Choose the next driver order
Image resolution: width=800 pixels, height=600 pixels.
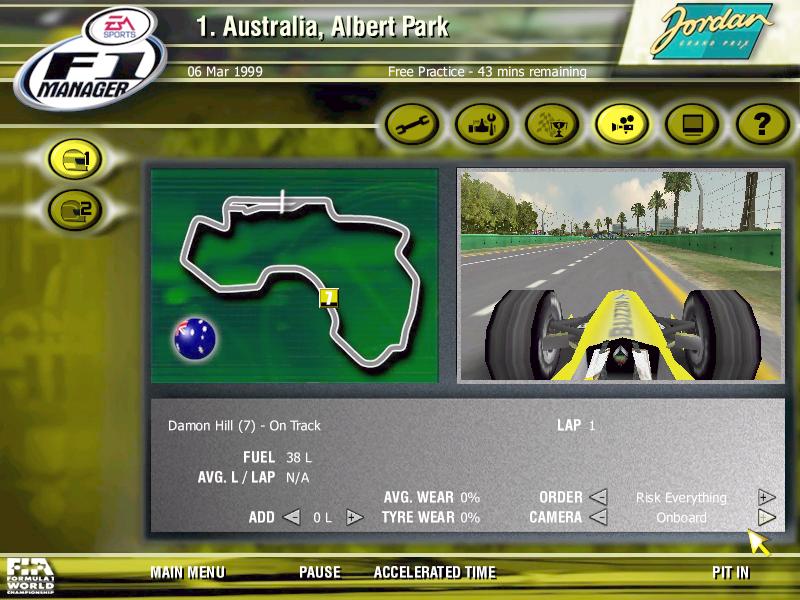[766, 497]
